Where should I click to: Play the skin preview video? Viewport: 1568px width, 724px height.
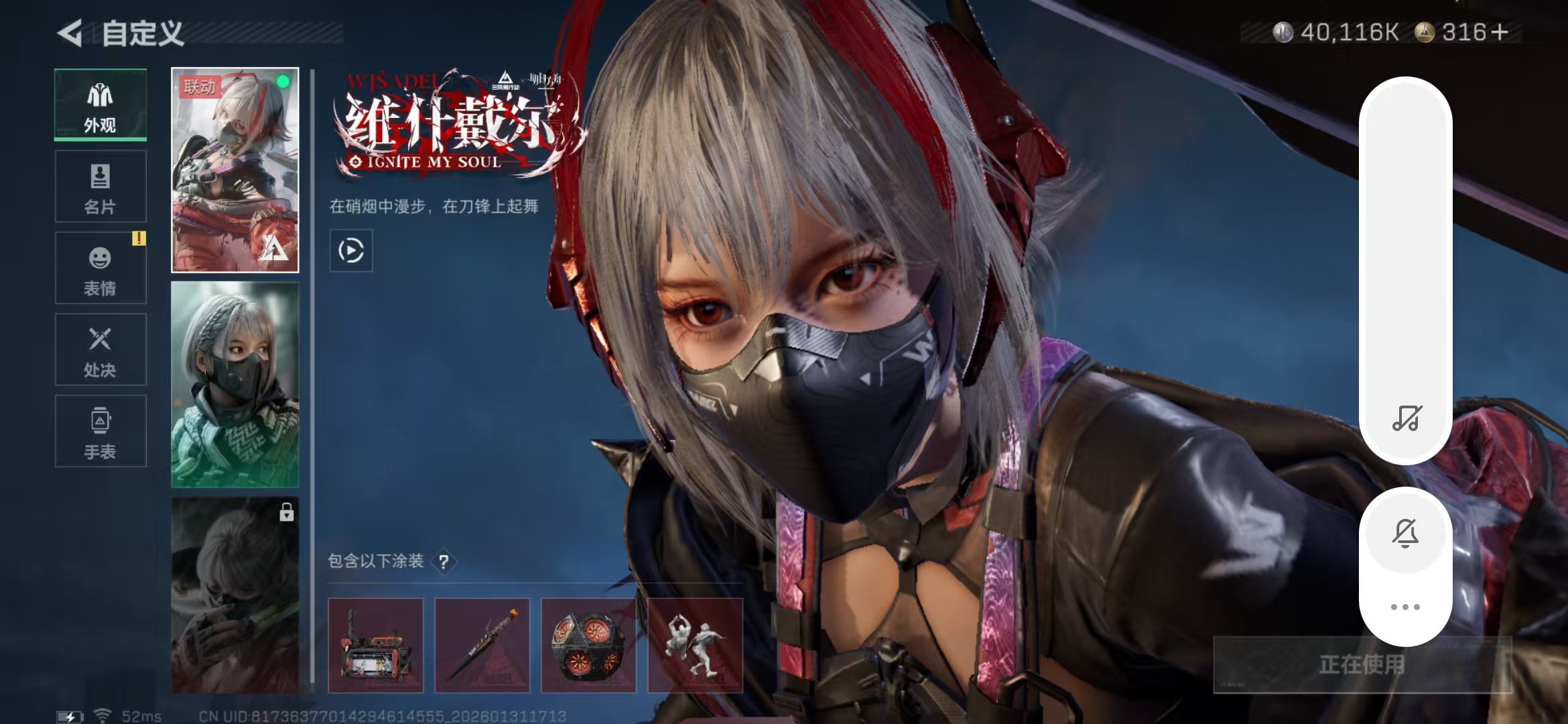pyautogui.click(x=351, y=251)
